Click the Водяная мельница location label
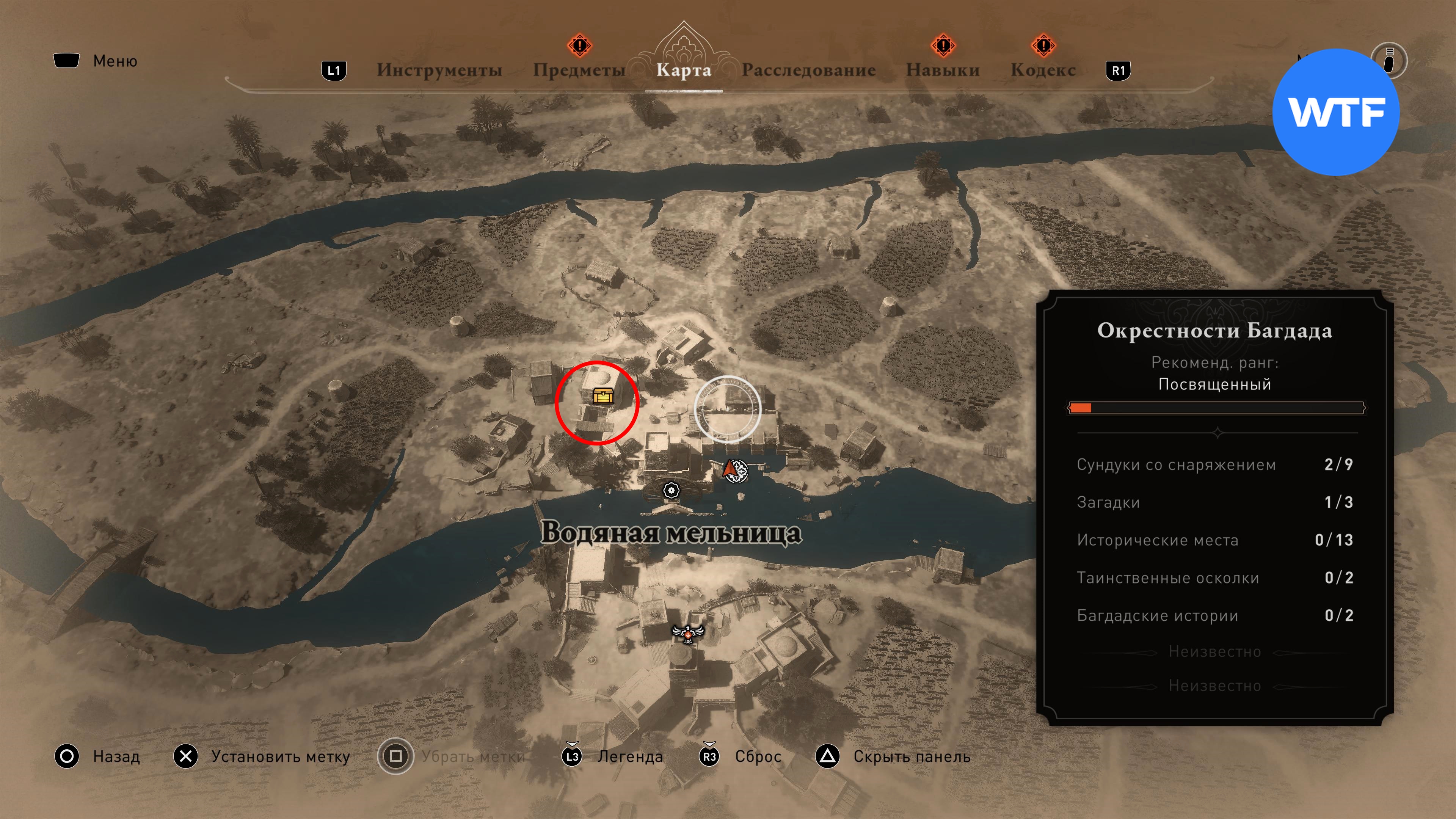 coord(671,533)
